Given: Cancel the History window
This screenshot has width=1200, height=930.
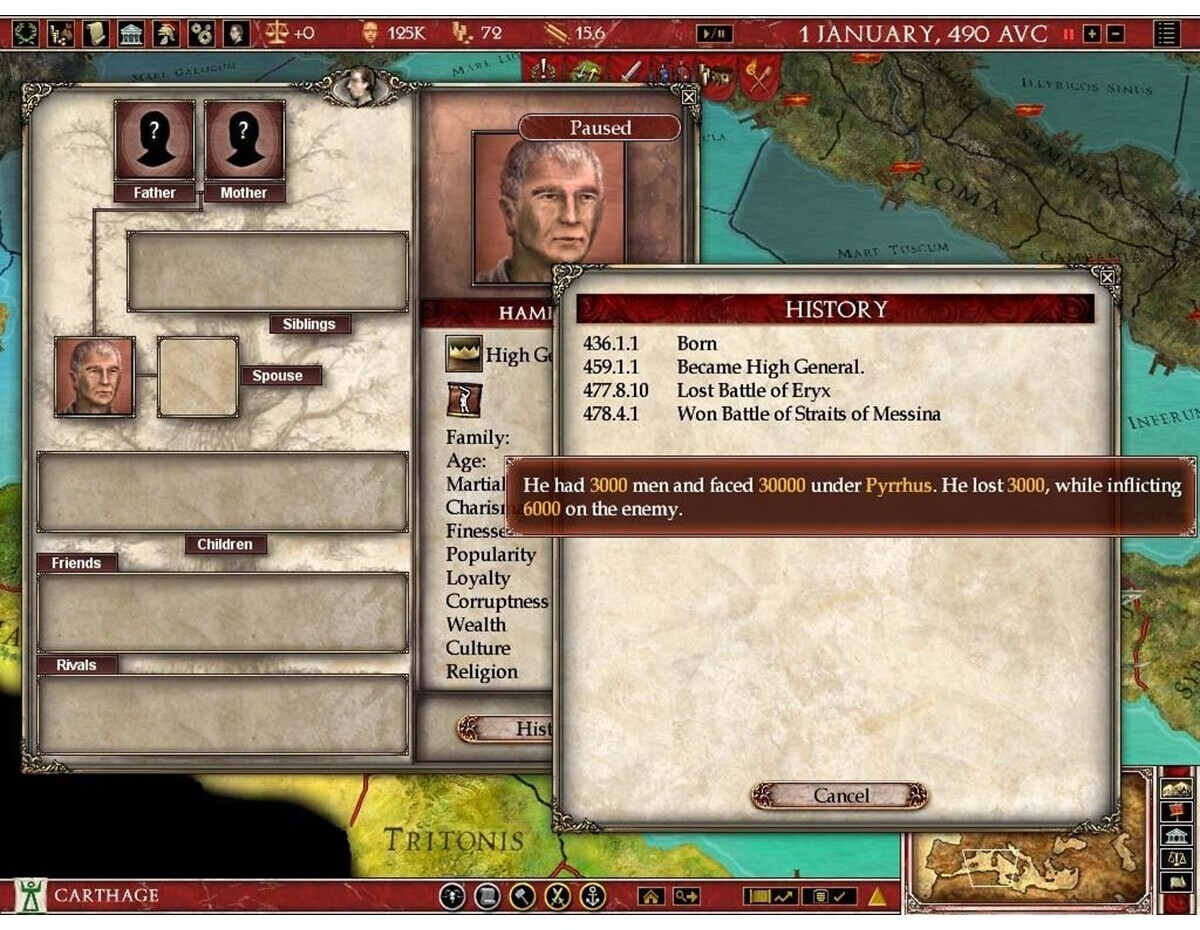Looking at the screenshot, I should coord(840,796).
